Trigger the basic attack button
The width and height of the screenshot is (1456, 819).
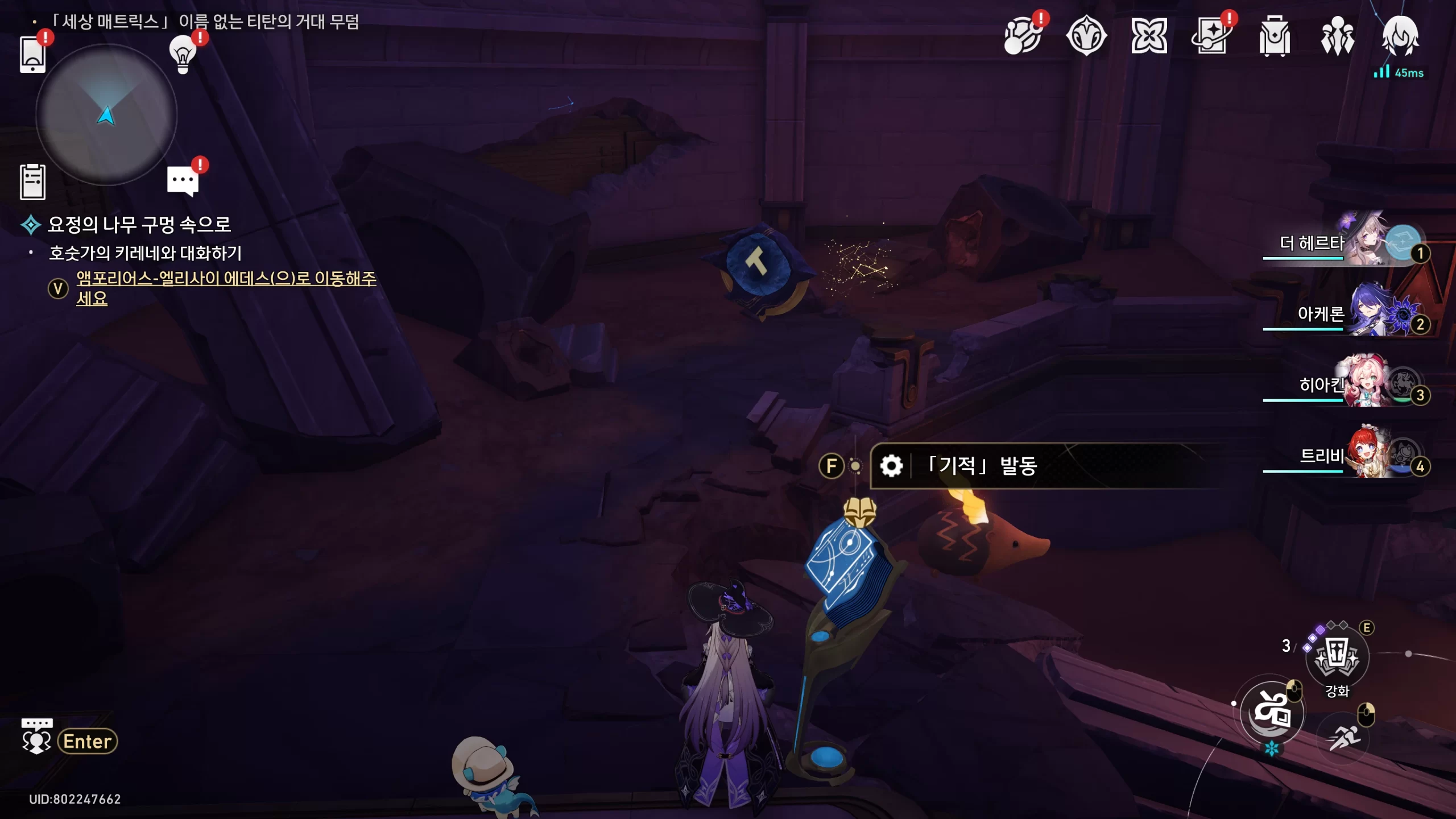tap(1272, 712)
